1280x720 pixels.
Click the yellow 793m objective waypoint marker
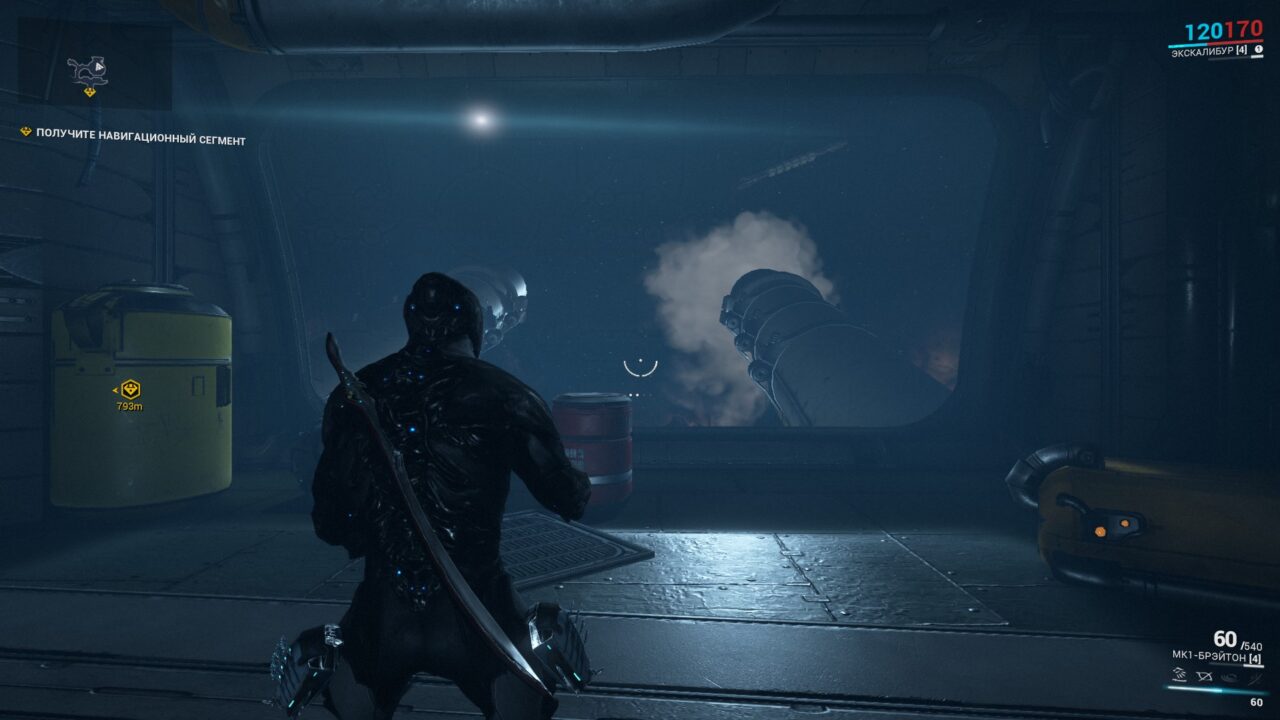(130, 389)
